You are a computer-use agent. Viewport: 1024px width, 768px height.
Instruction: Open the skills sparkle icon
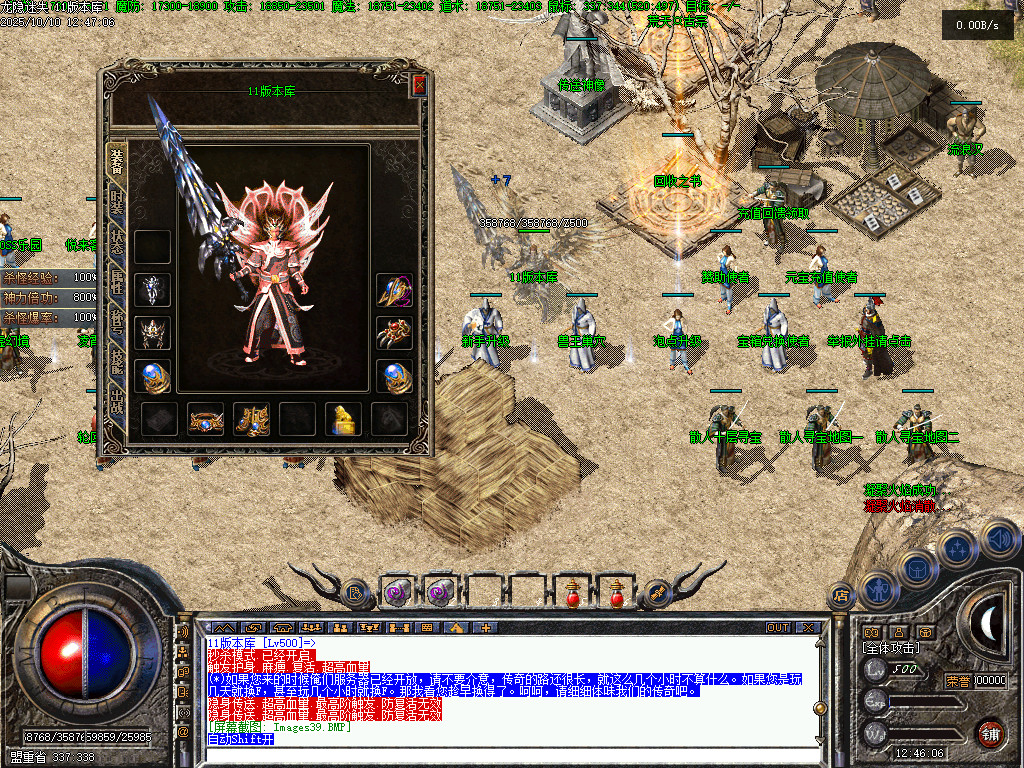[957, 548]
